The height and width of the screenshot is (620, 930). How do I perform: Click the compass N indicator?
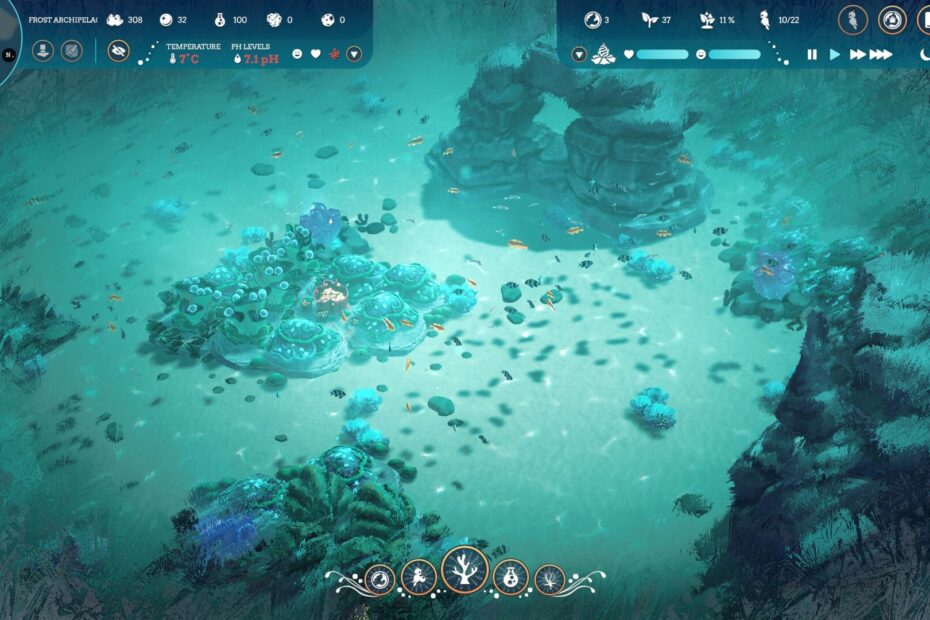(x=7, y=54)
